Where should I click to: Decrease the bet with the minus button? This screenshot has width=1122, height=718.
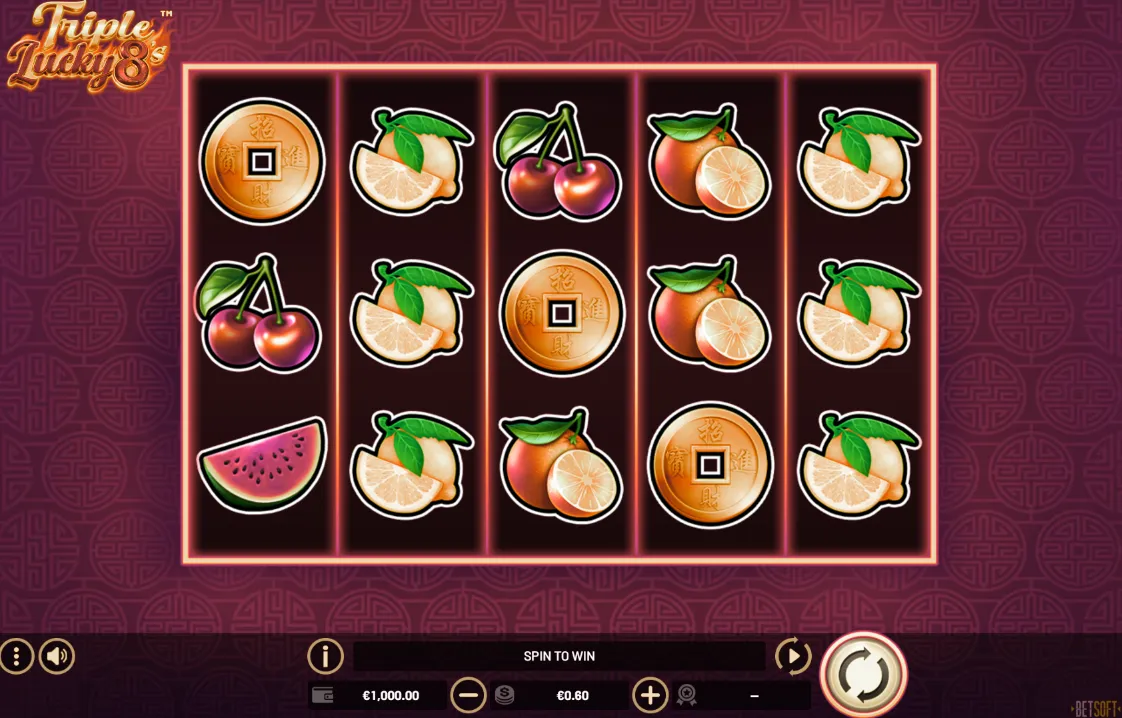pos(468,695)
